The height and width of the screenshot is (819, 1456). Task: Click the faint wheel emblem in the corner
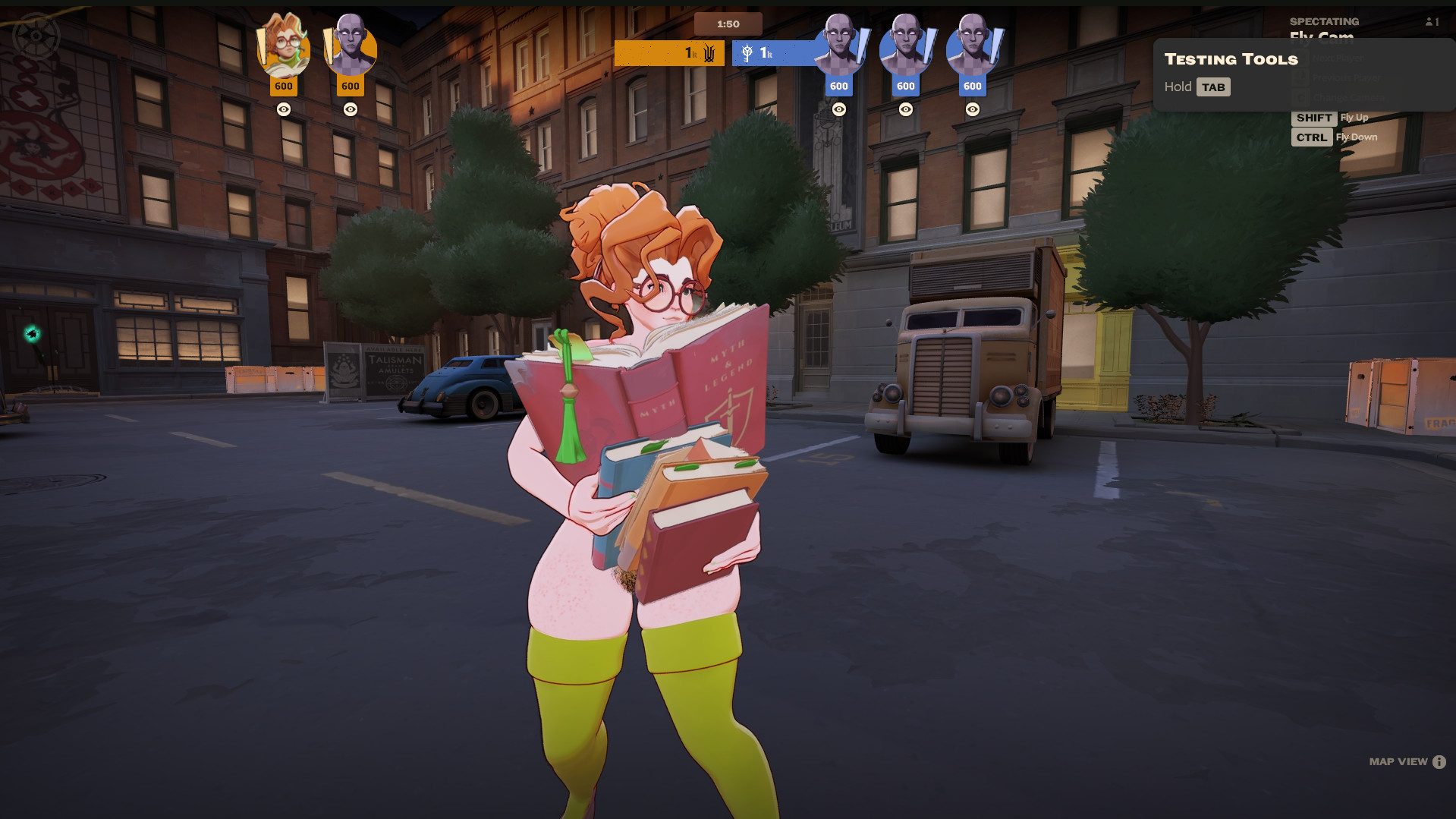36,35
